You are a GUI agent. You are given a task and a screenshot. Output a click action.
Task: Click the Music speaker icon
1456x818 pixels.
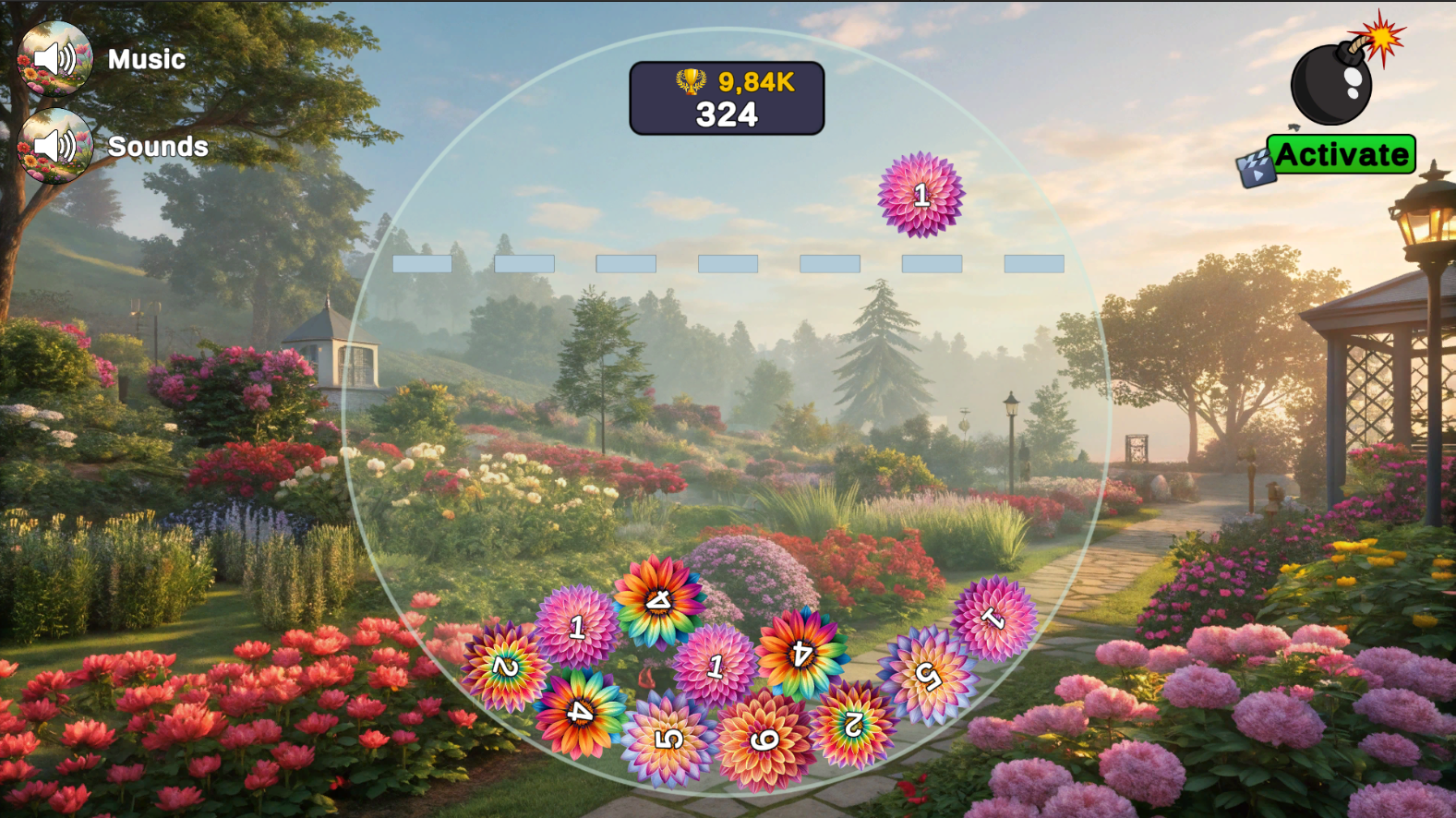pyautogui.click(x=55, y=58)
